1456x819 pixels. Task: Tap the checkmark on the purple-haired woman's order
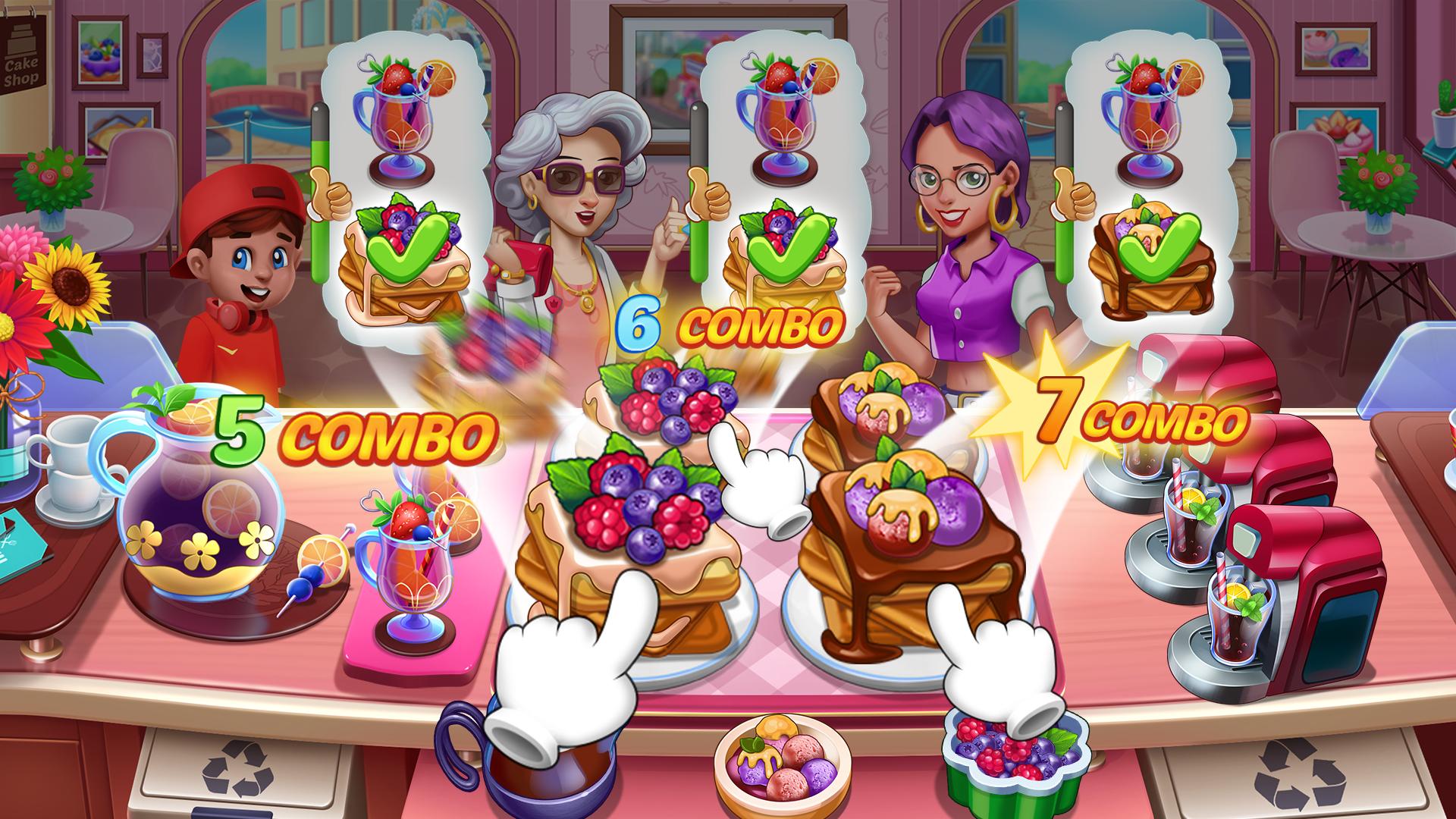pos(1160,250)
